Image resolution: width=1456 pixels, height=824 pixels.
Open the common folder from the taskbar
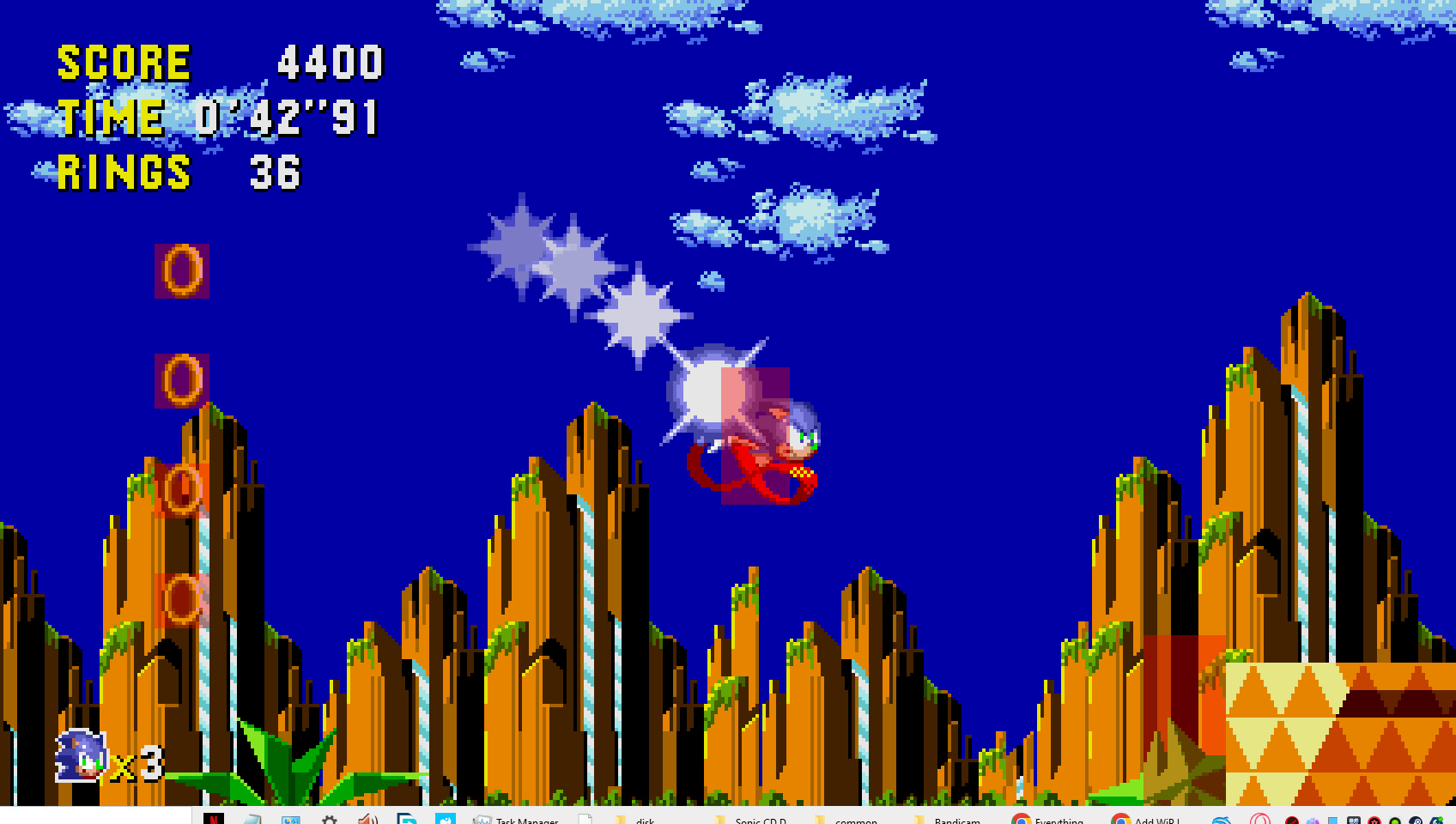click(837, 820)
